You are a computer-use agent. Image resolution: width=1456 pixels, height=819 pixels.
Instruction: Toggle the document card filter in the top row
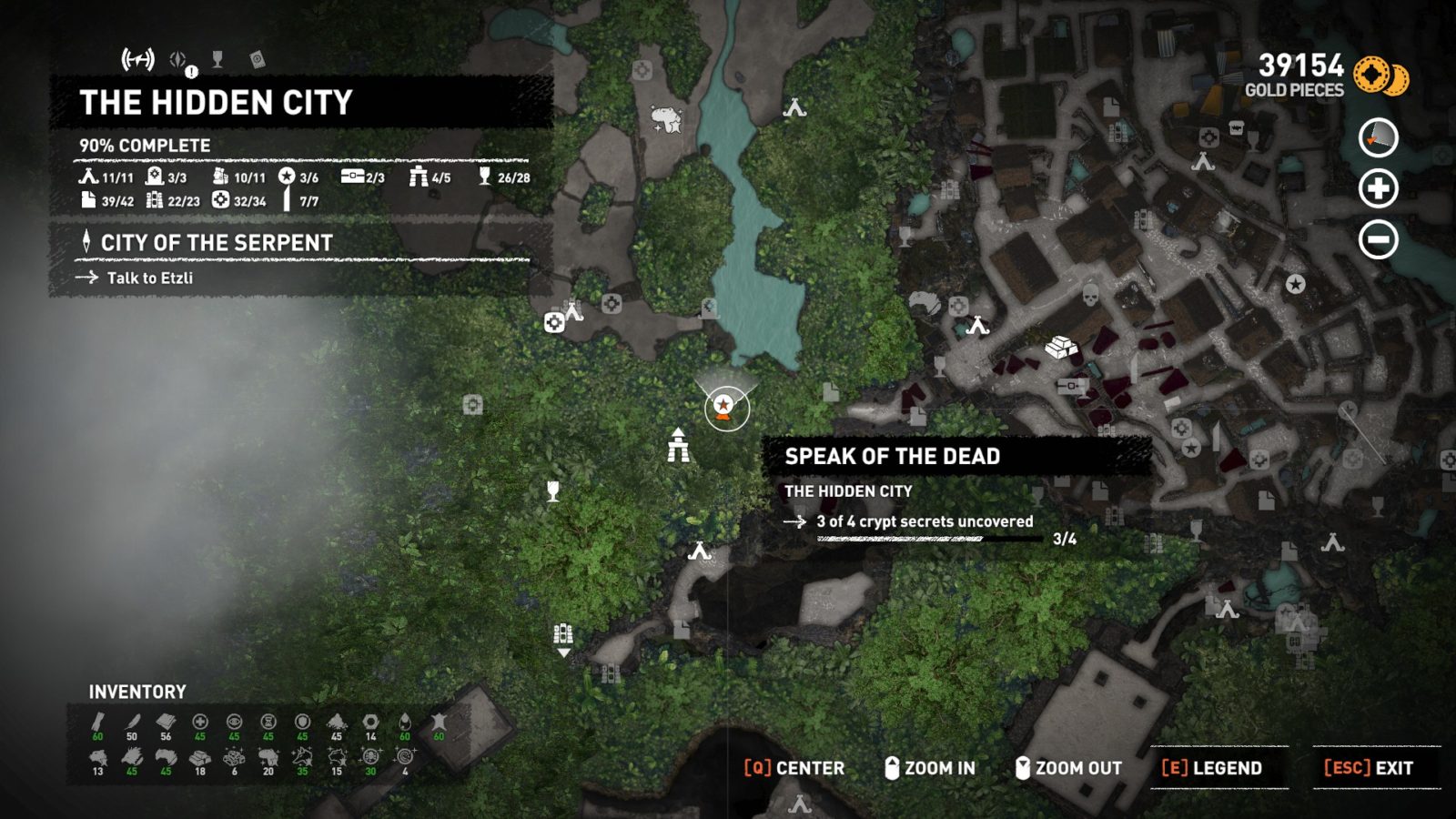point(258,60)
